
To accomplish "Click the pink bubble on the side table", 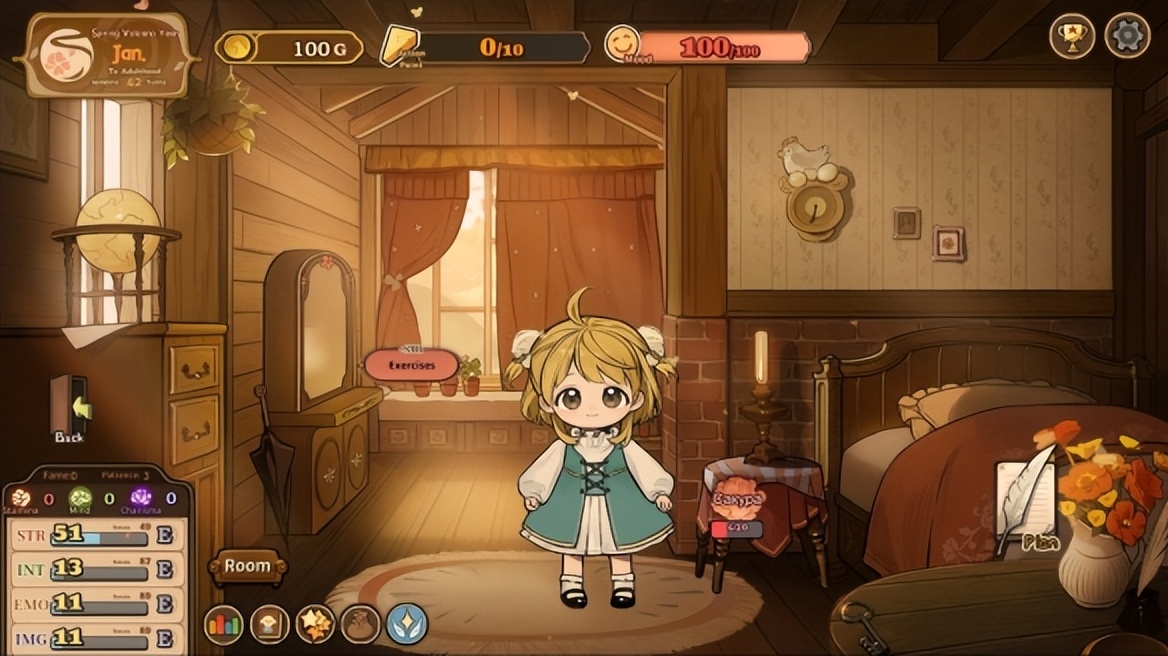I will 738,499.
